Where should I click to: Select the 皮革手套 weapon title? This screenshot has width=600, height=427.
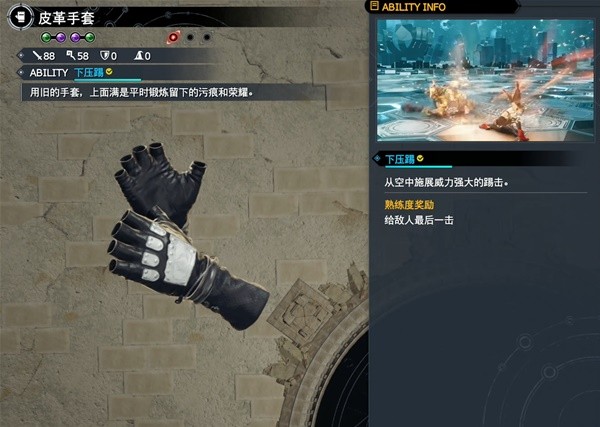coord(67,17)
